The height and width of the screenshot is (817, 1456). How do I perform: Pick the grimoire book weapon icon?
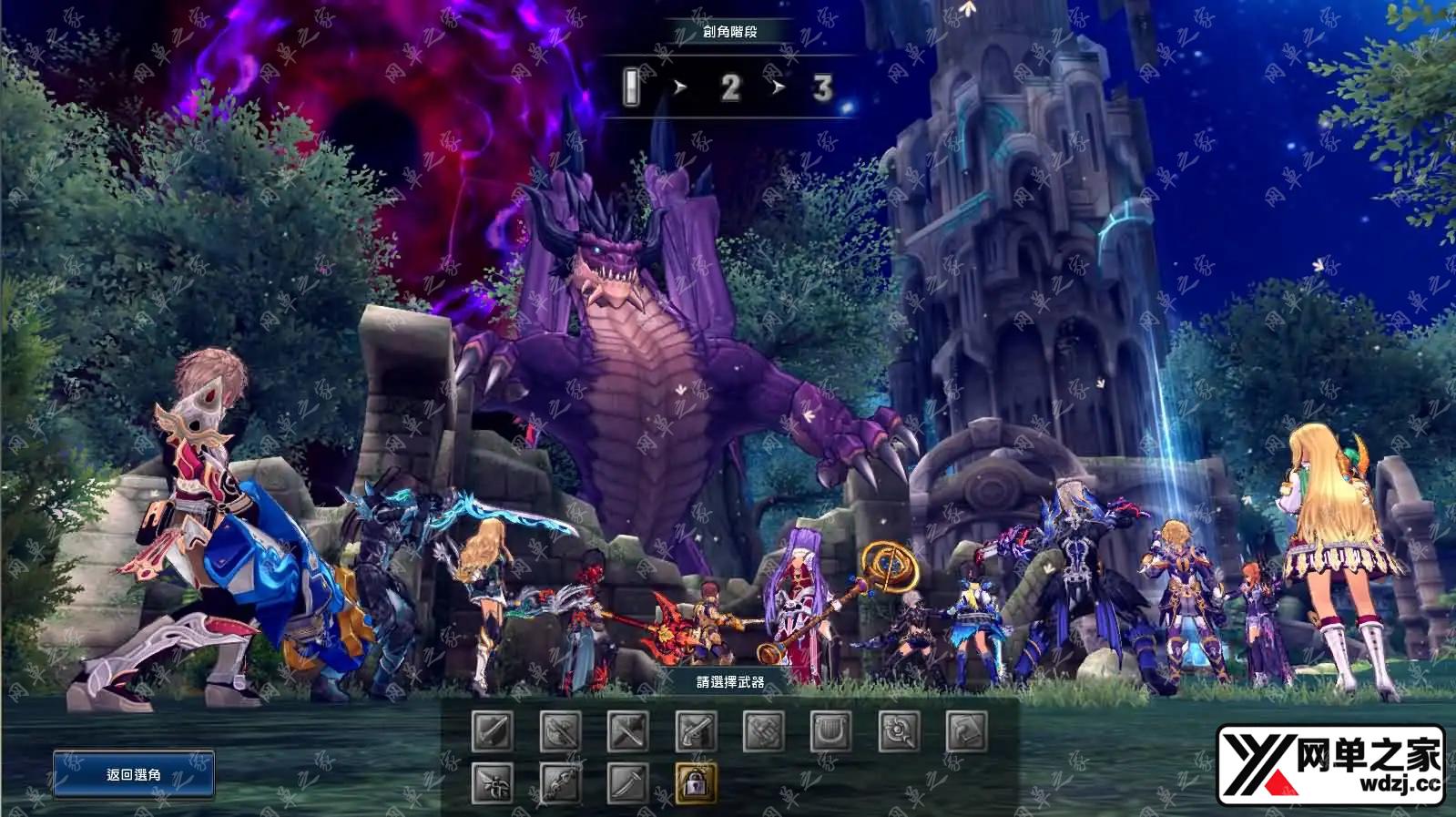[966, 731]
